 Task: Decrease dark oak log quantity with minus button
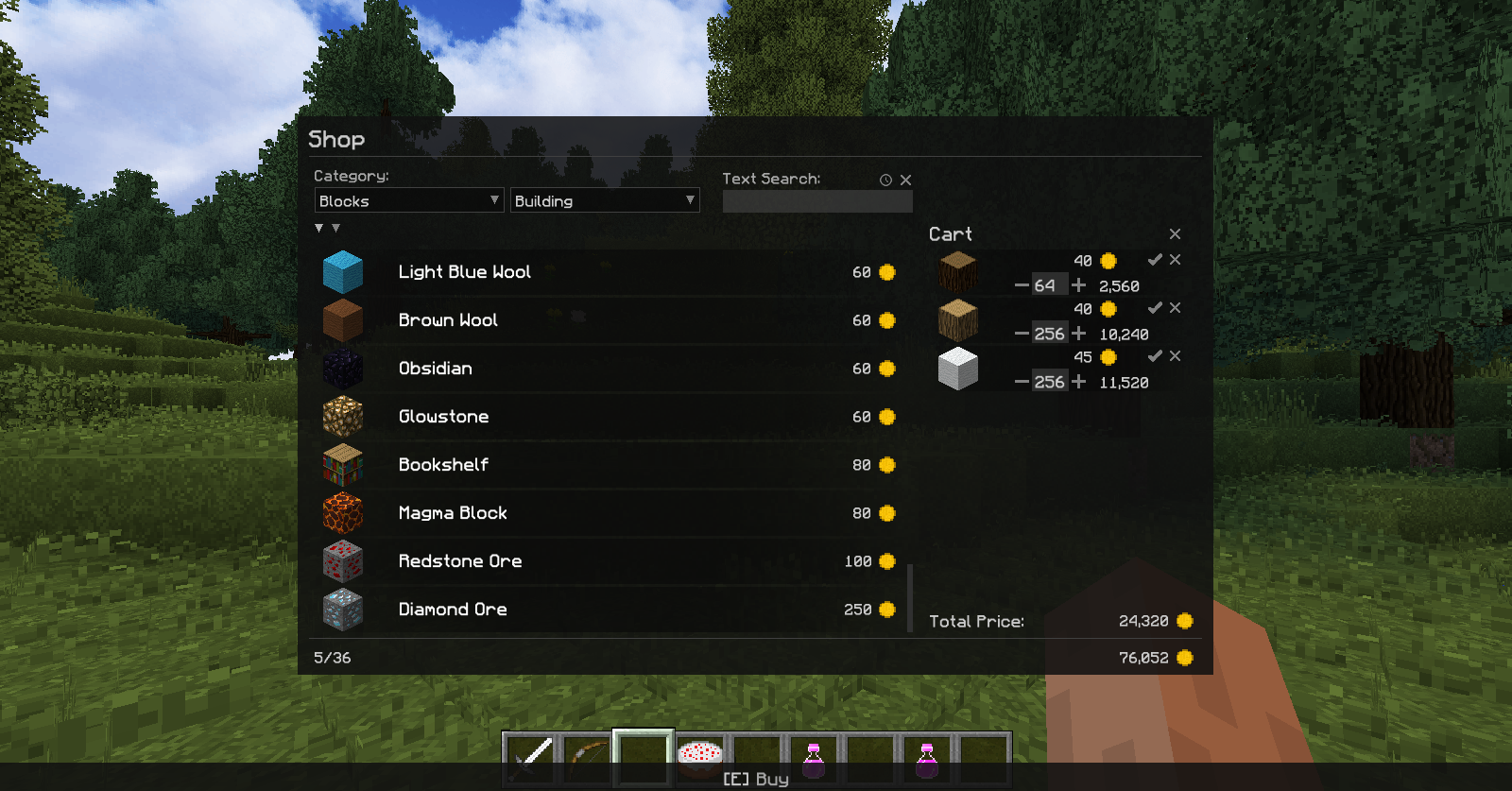click(1022, 284)
